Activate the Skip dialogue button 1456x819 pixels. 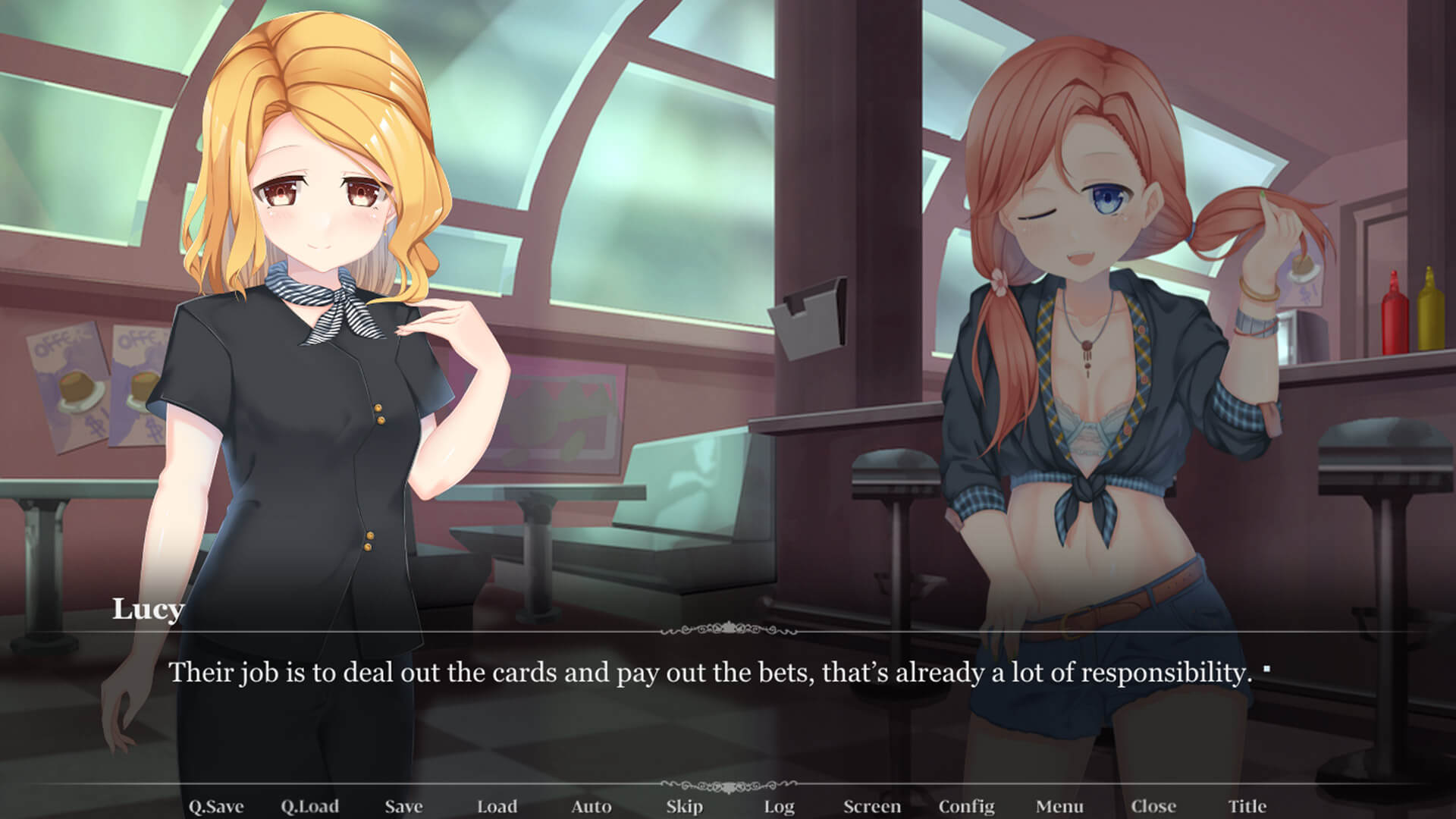point(684,806)
